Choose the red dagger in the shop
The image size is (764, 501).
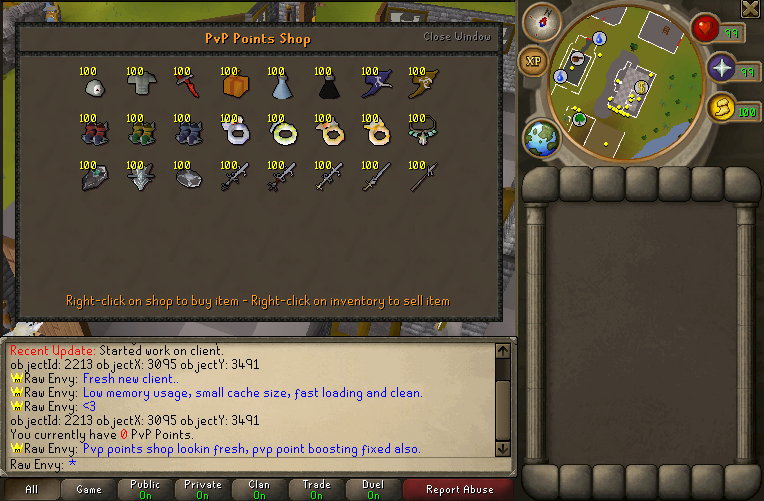186,86
